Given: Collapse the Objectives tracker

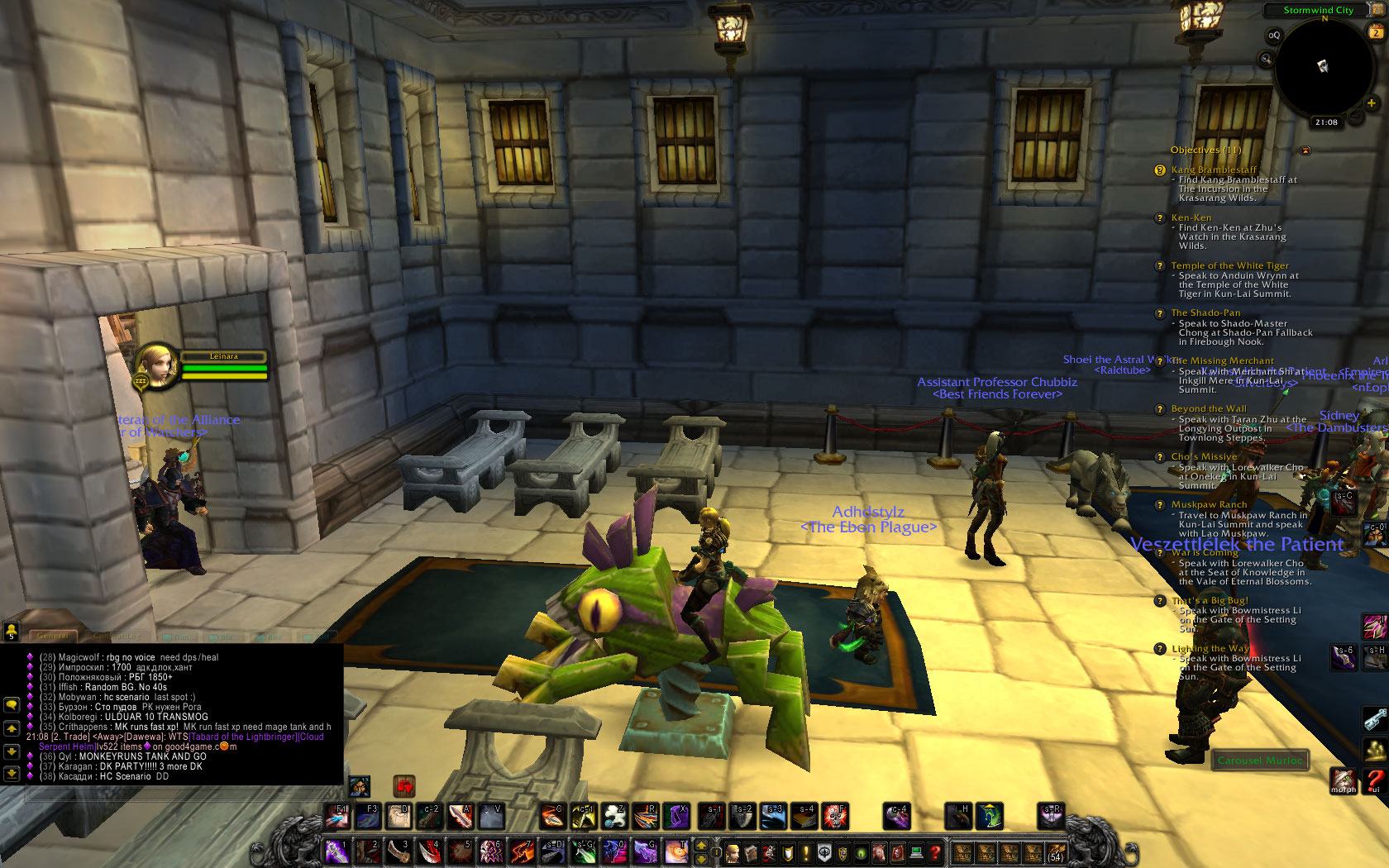Looking at the screenshot, I should [x=1305, y=150].
